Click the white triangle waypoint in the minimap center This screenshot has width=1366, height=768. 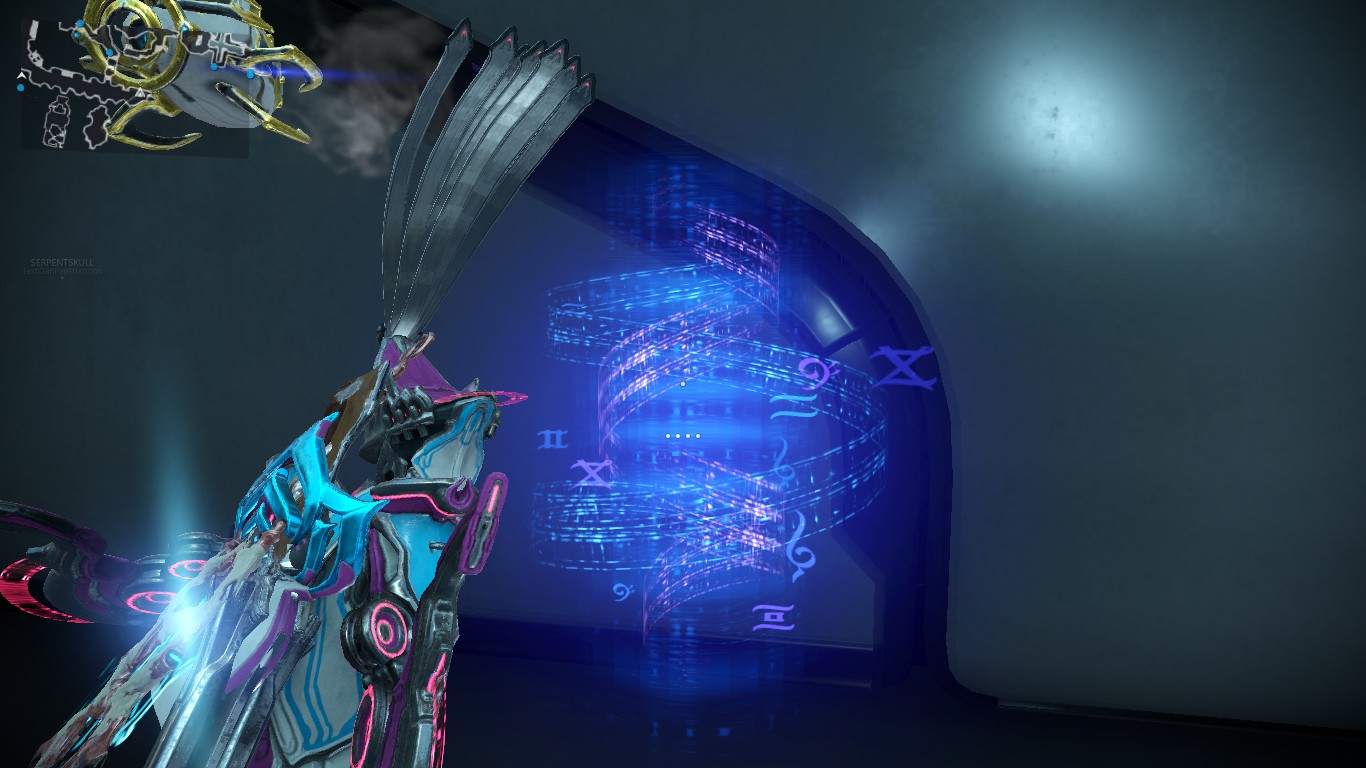pos(142,93)
